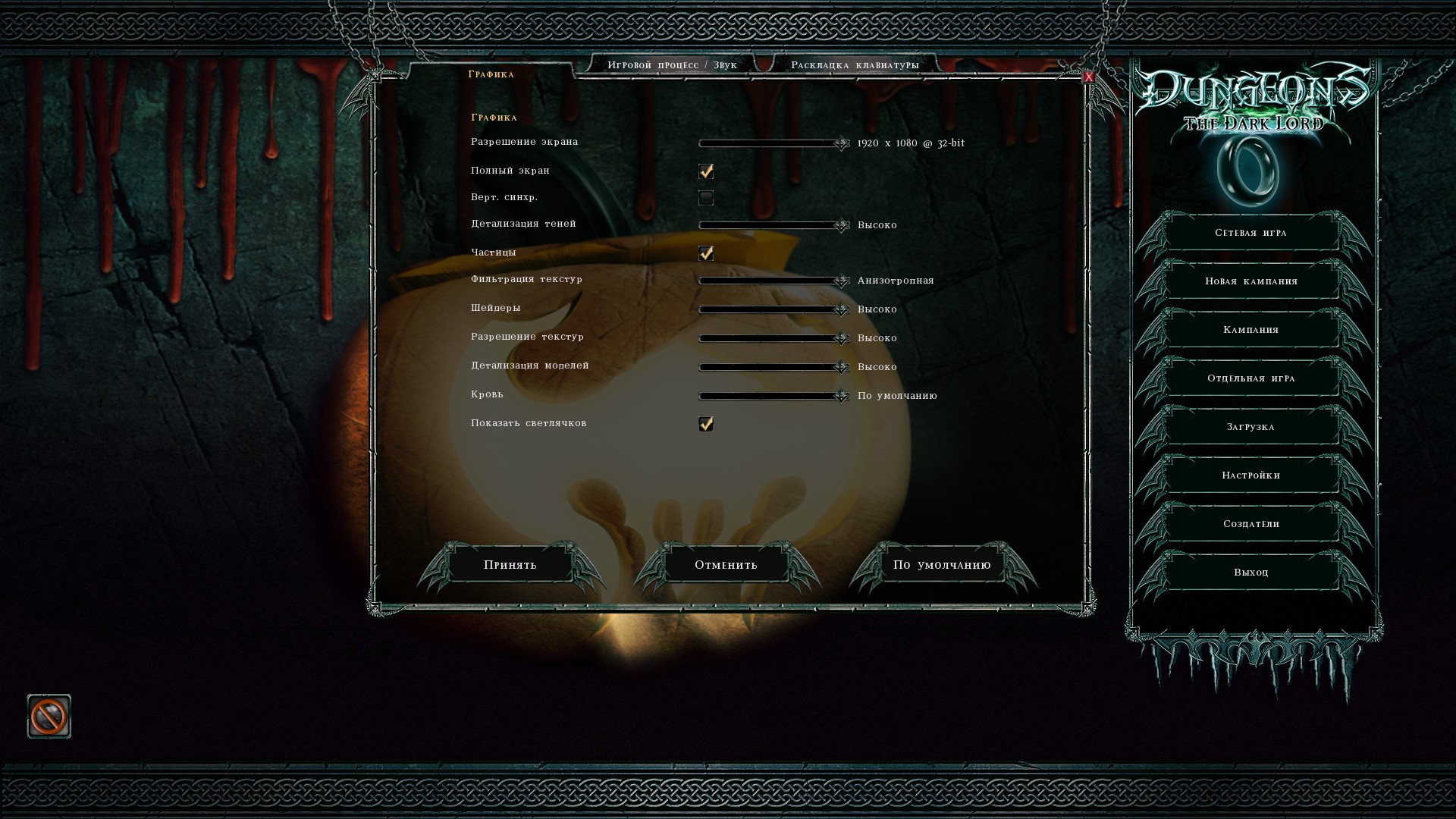Screen dimensions: 1456x819
Task: Uncheck the Показать светлячков option
Action: point(706,424)
